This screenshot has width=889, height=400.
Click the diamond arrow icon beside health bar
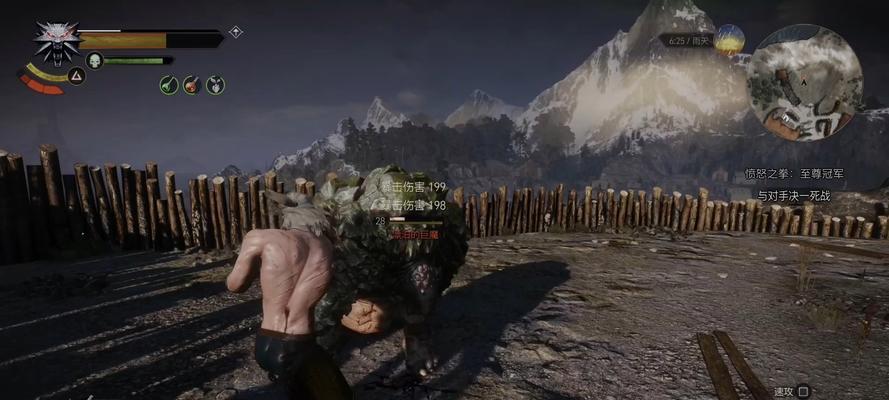coord(236,32)
